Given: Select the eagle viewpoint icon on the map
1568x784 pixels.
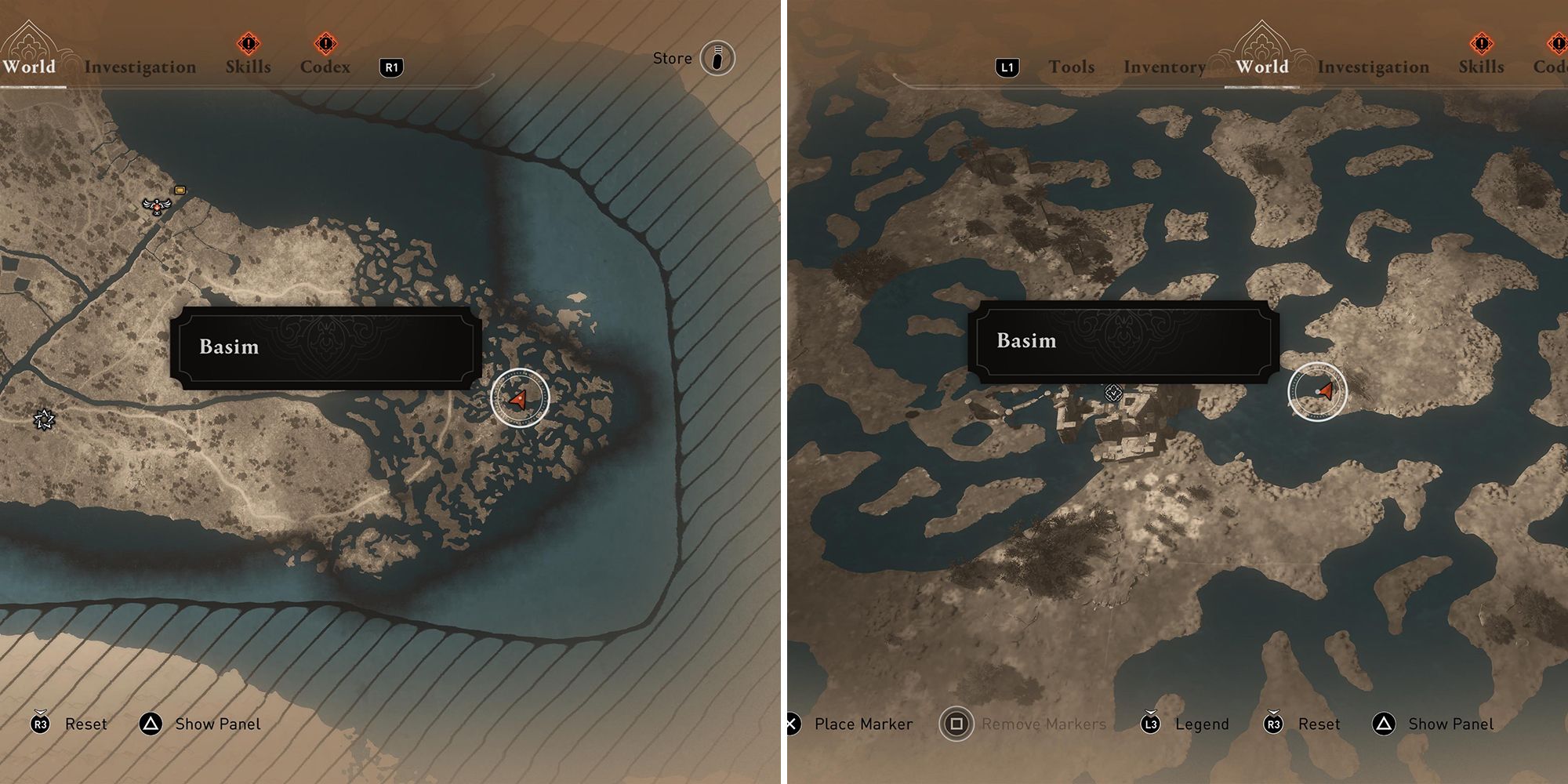Looking at the screenshot, I should pyautogui.click(x=157, y=208).
